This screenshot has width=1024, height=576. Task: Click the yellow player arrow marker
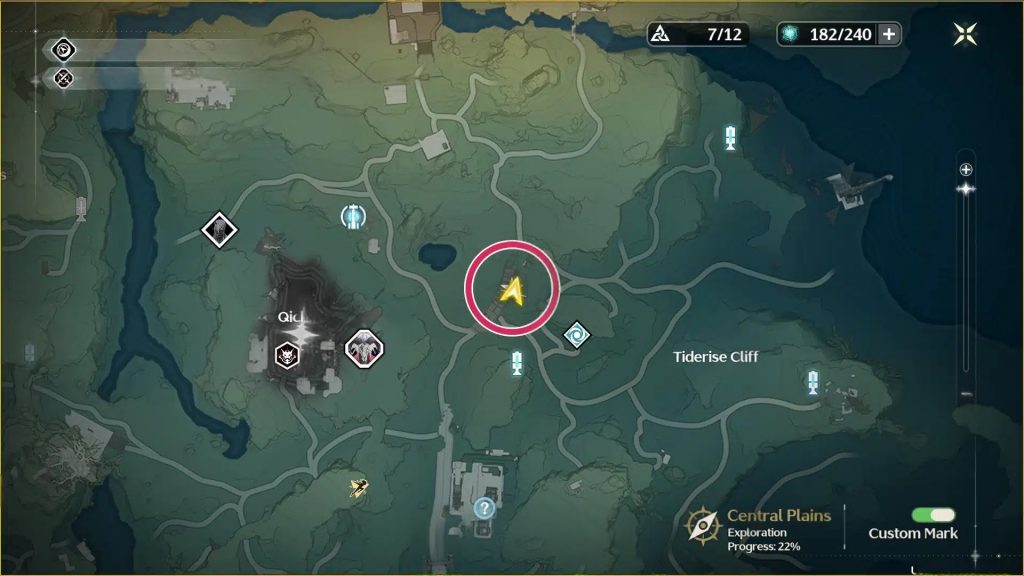513,290
